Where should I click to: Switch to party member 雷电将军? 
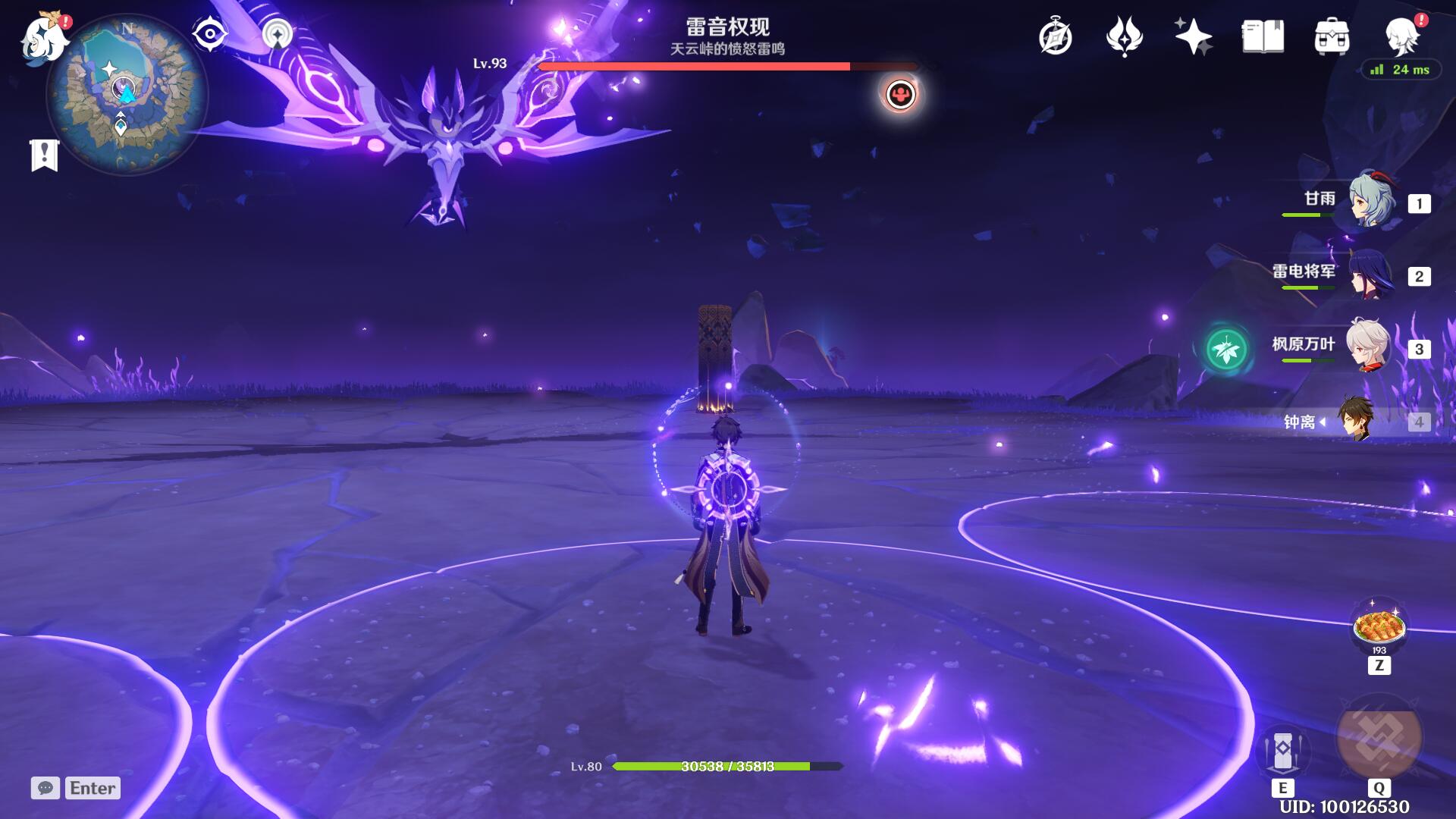[x=1370, y=275]
